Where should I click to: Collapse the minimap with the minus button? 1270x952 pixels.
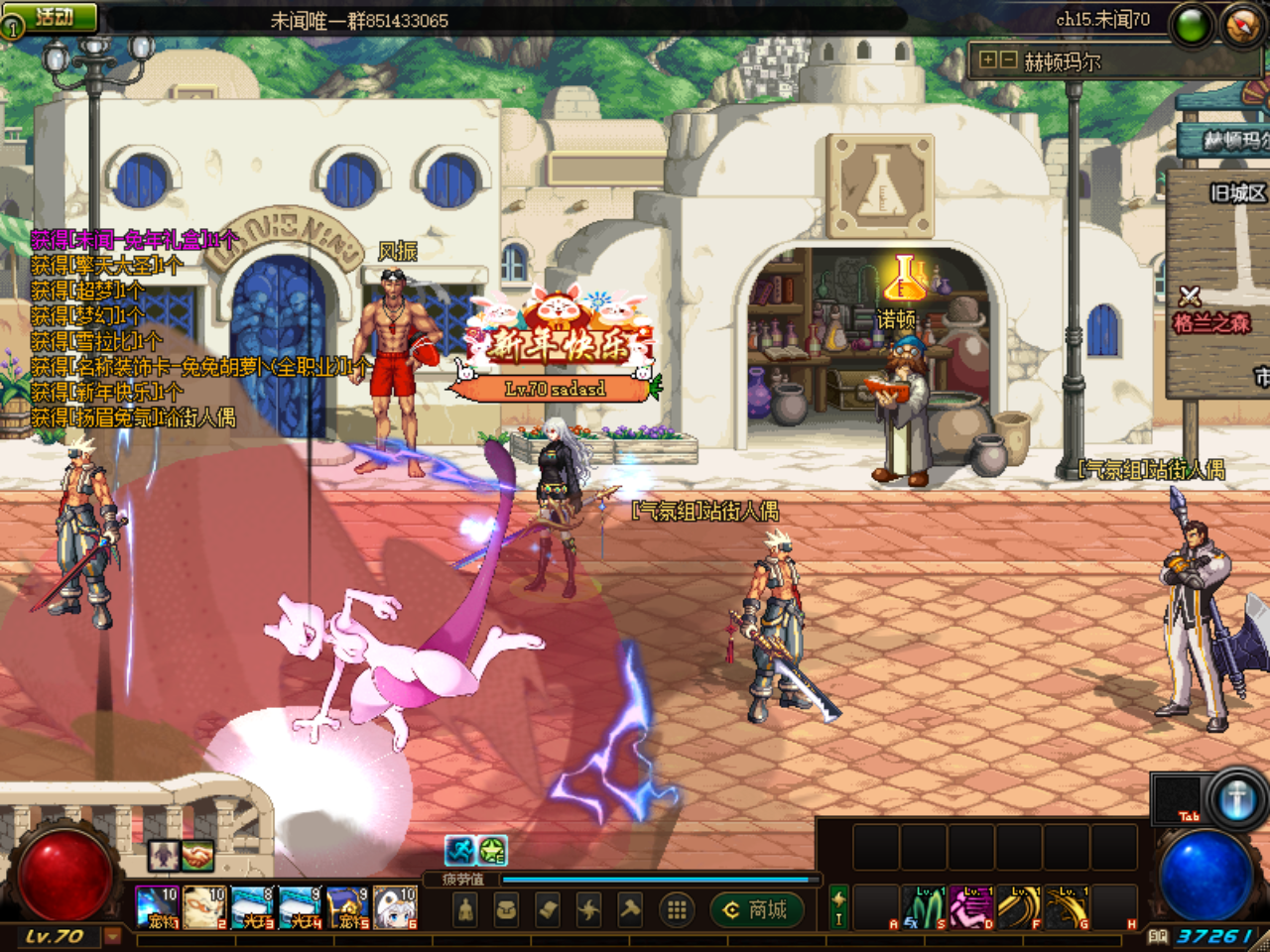point(1008,60)
